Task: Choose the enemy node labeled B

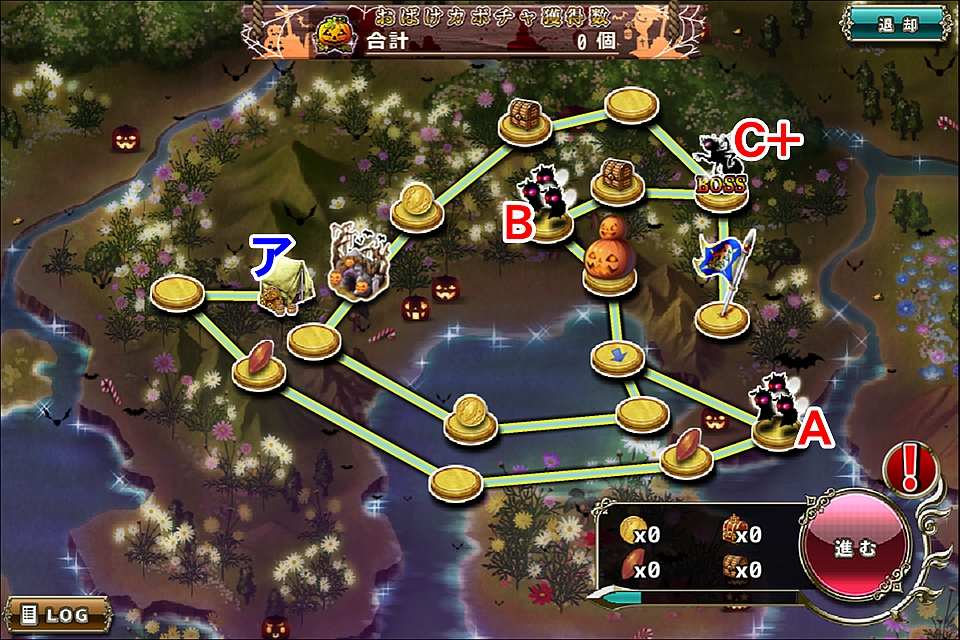Action: 549,206
